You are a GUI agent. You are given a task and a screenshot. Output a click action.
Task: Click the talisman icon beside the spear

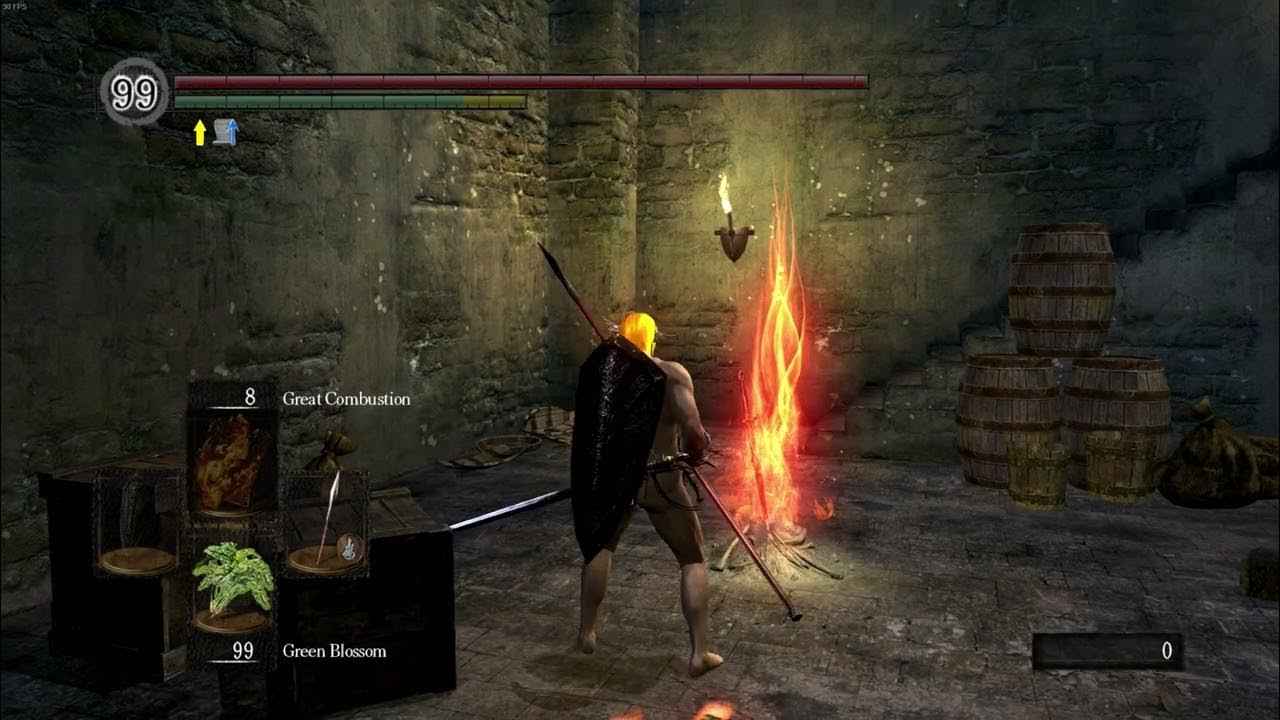tap(348, 548)
